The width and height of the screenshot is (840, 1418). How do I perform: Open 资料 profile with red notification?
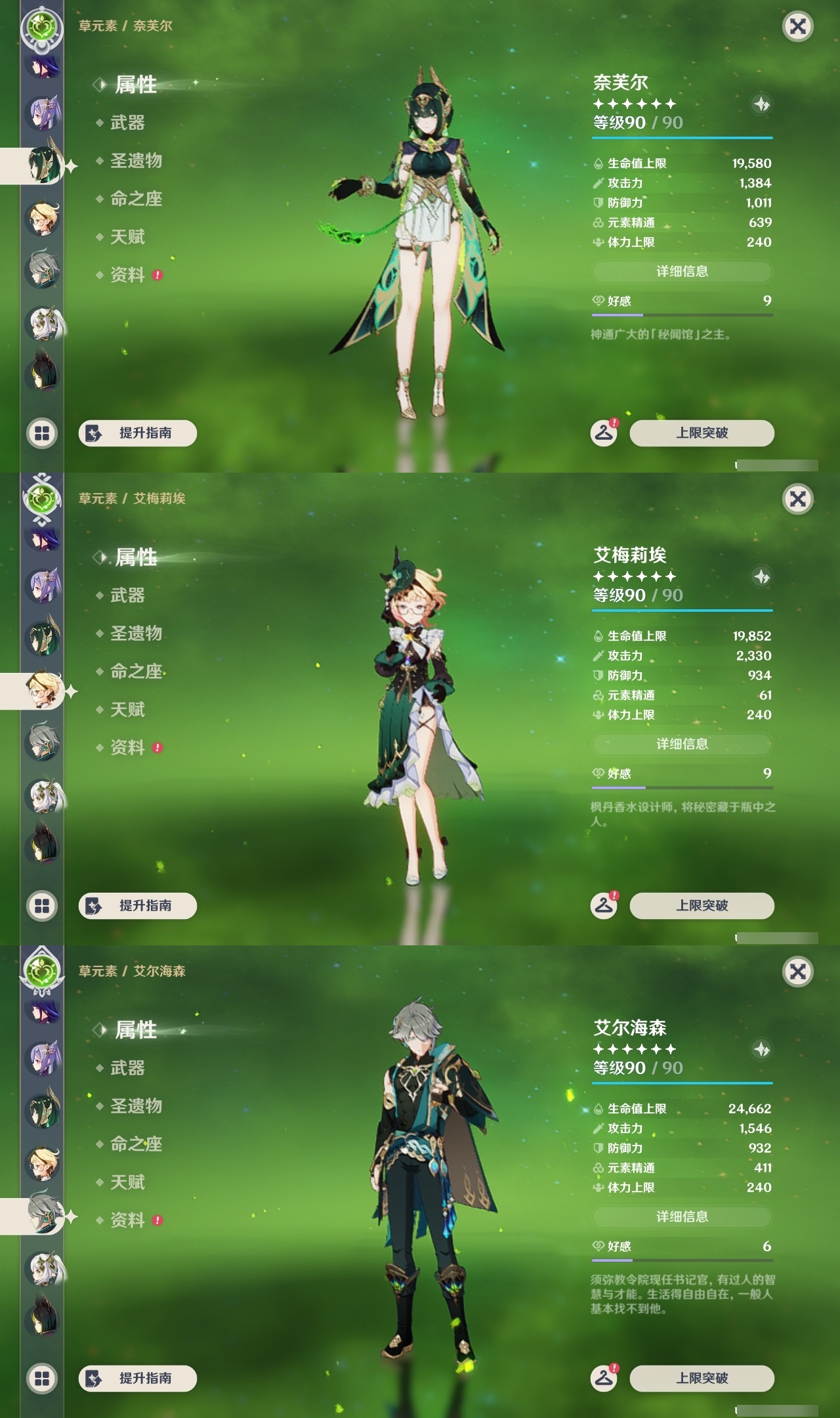tap(129, 275)
